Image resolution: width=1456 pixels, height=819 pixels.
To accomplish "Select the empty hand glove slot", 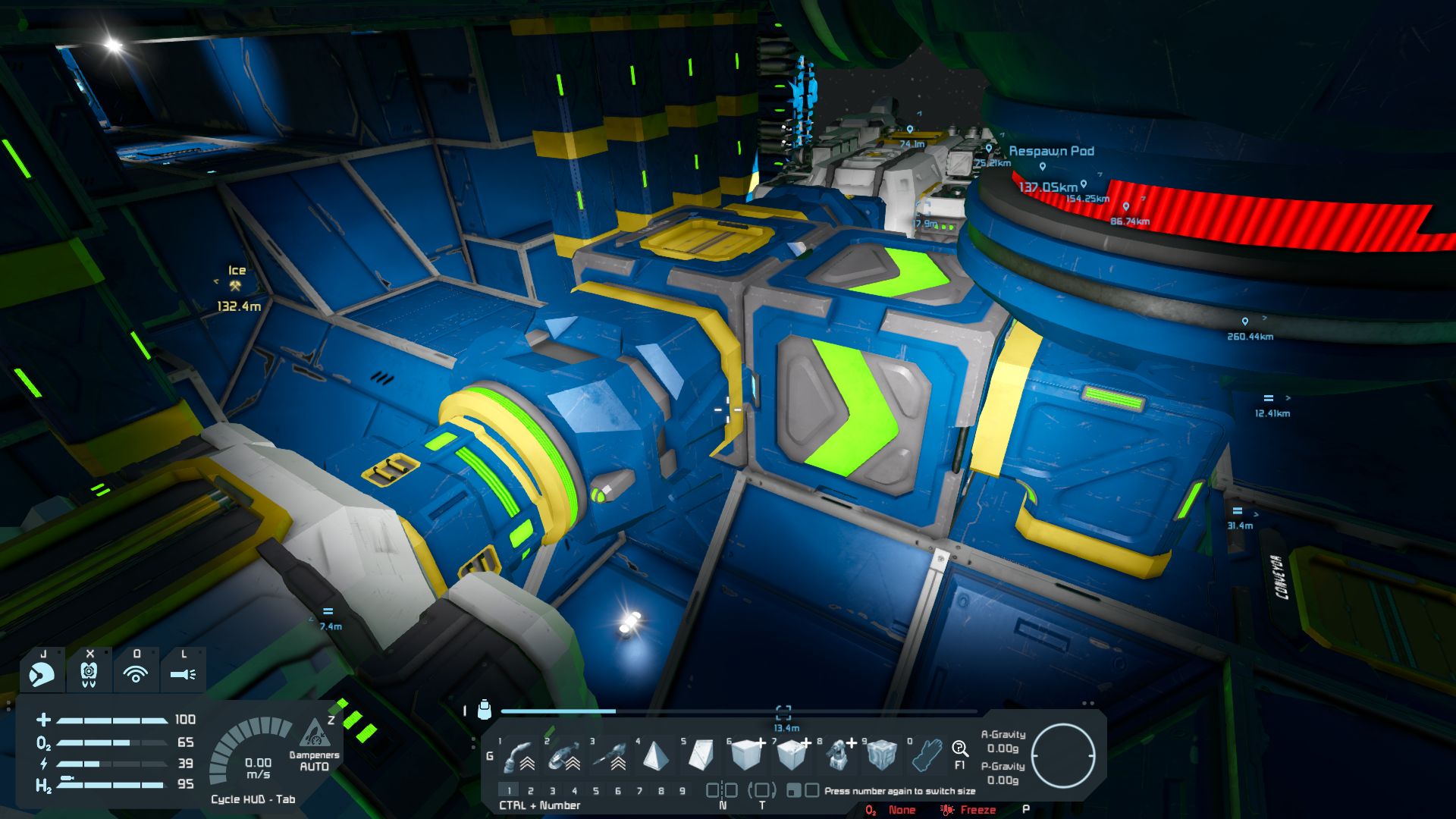I will (x=927, y=755).
